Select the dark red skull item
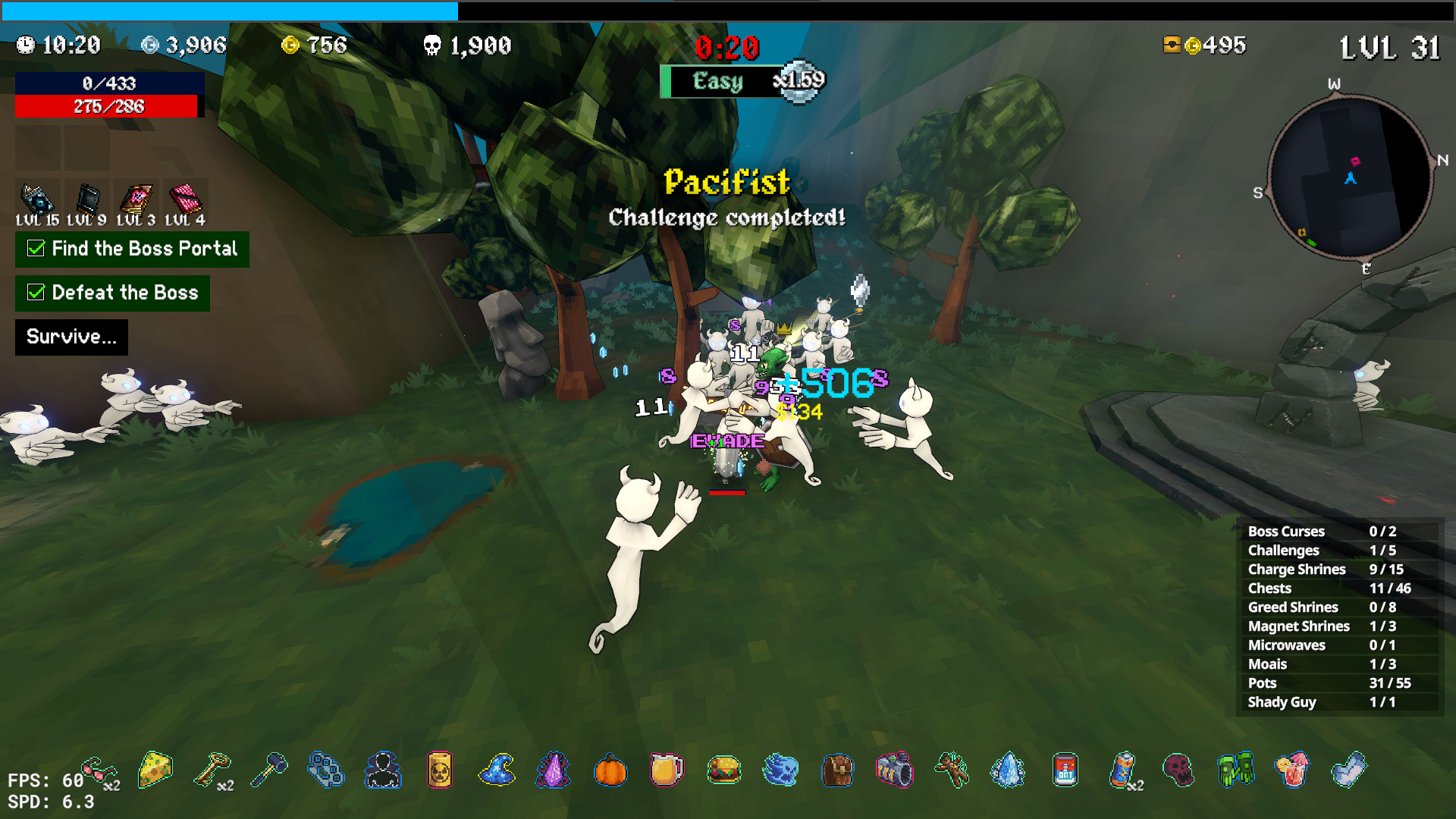 [1178, 770]
